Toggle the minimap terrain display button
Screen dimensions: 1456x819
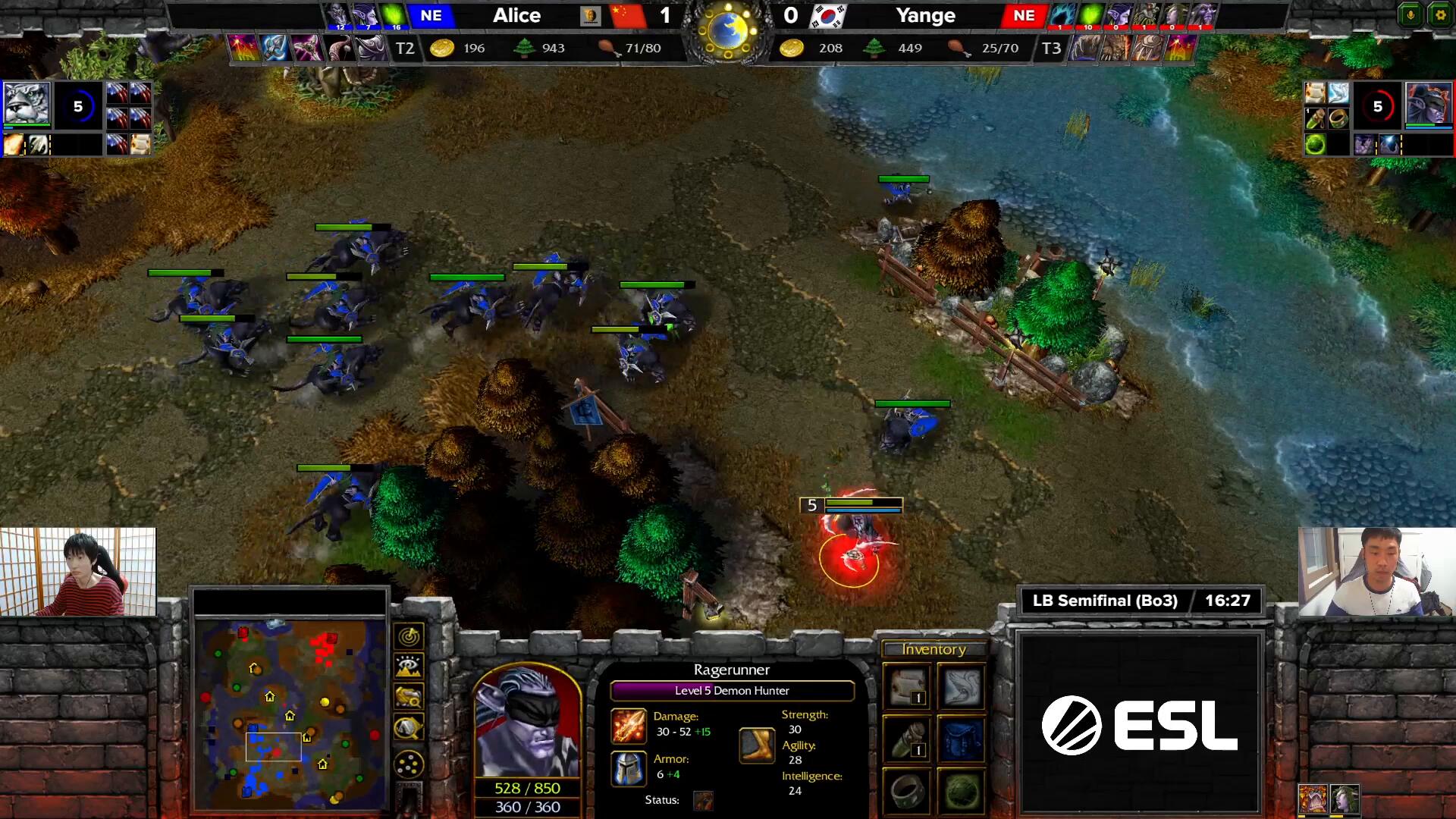pos(409,667)
